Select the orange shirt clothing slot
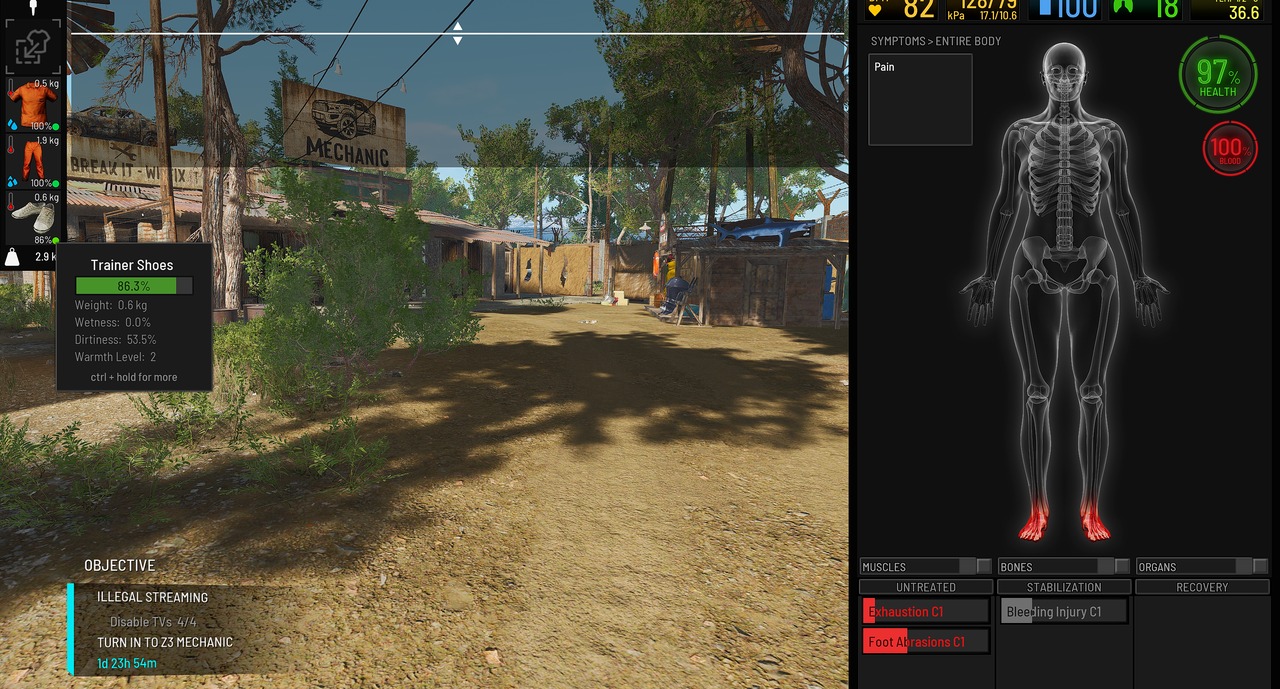Viewport: 1280px width, 689px height. pyautogui.click(x=32, y=105)
